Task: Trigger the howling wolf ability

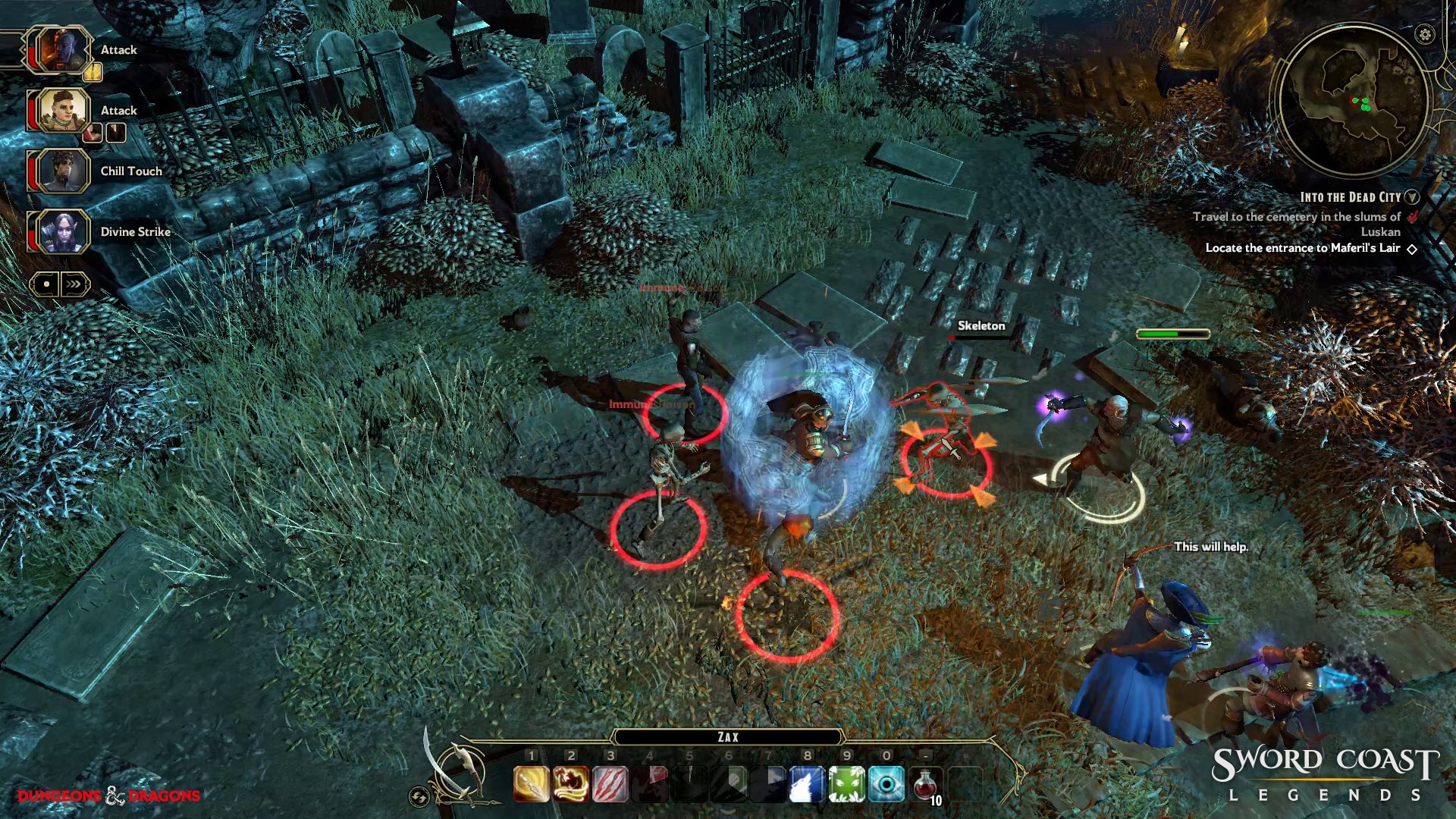Action: 808,784
